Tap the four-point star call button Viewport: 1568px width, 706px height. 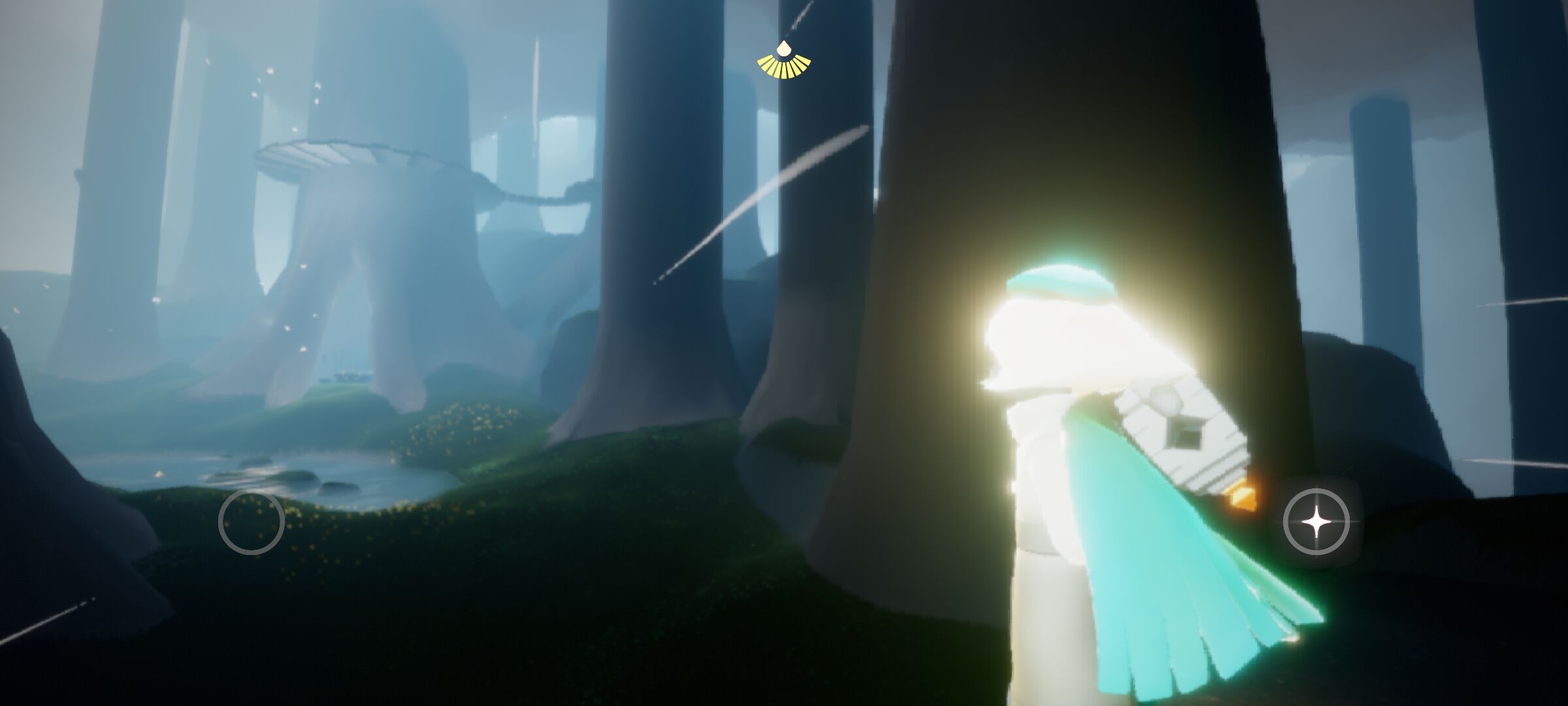1316,522
